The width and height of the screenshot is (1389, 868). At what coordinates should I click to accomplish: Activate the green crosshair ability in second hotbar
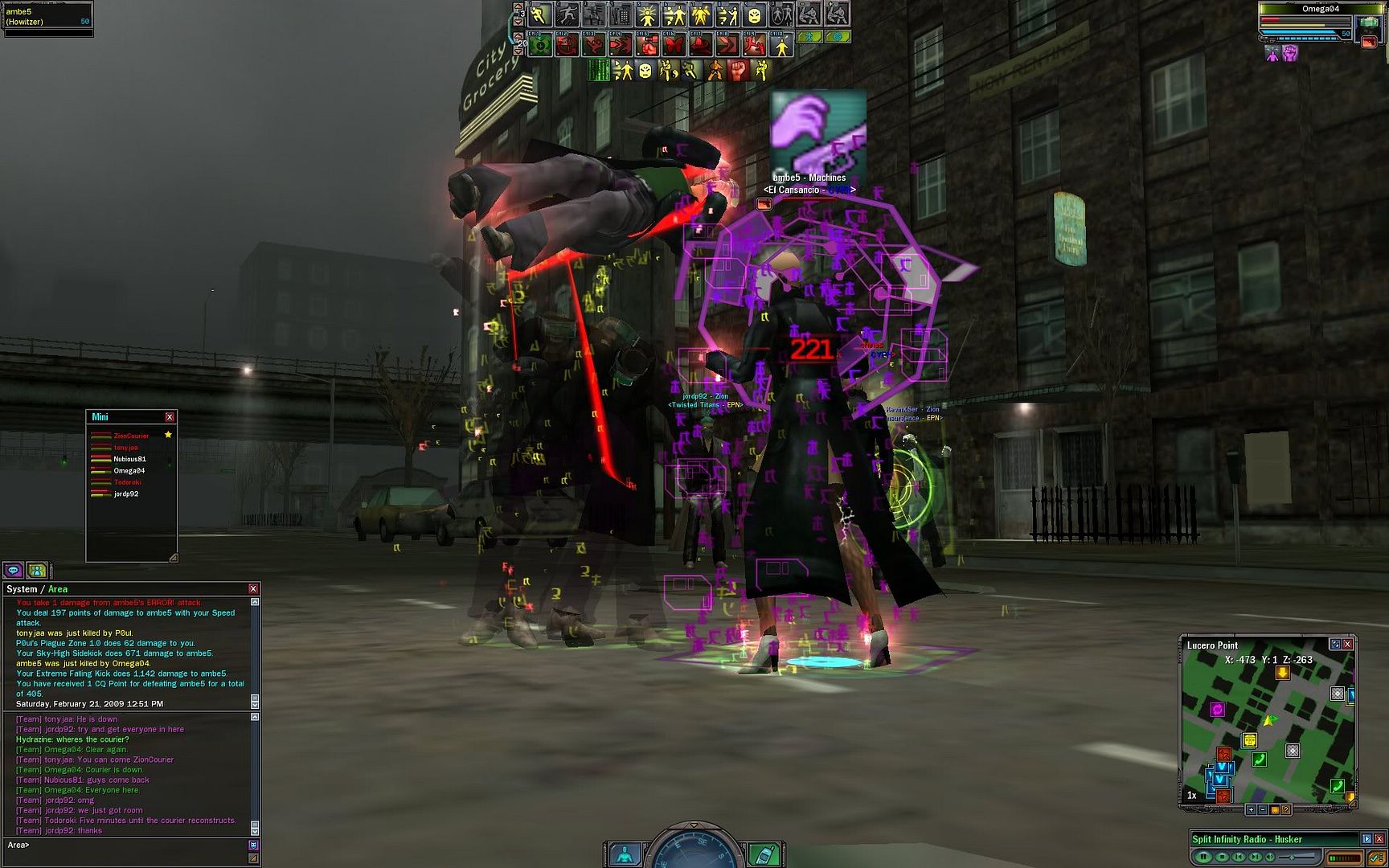click(540, 46)
